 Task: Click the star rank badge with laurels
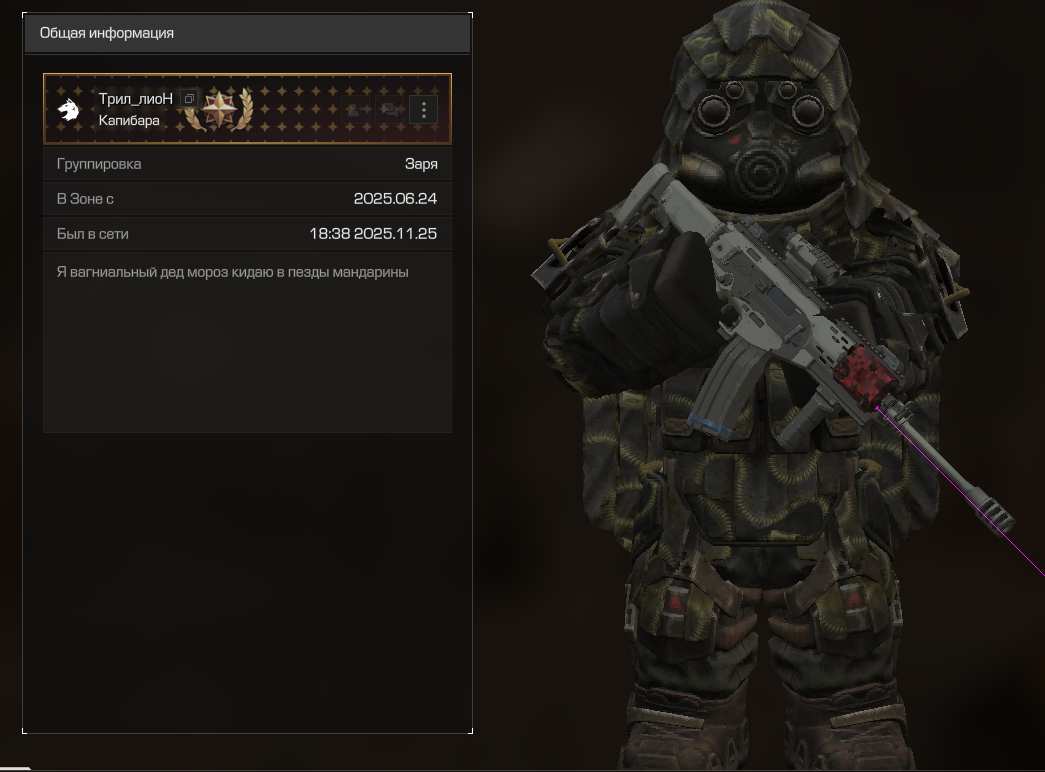[x=219, y=108]
